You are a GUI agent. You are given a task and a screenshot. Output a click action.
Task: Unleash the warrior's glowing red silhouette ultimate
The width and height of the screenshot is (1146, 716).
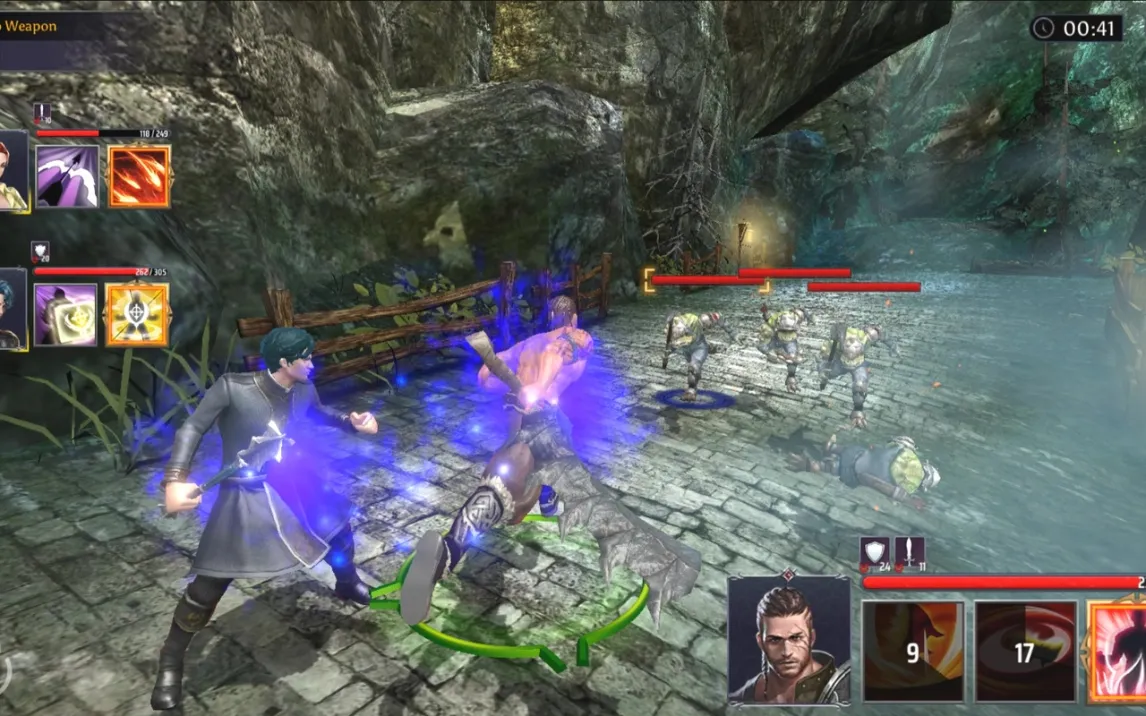pos(1120,651)
